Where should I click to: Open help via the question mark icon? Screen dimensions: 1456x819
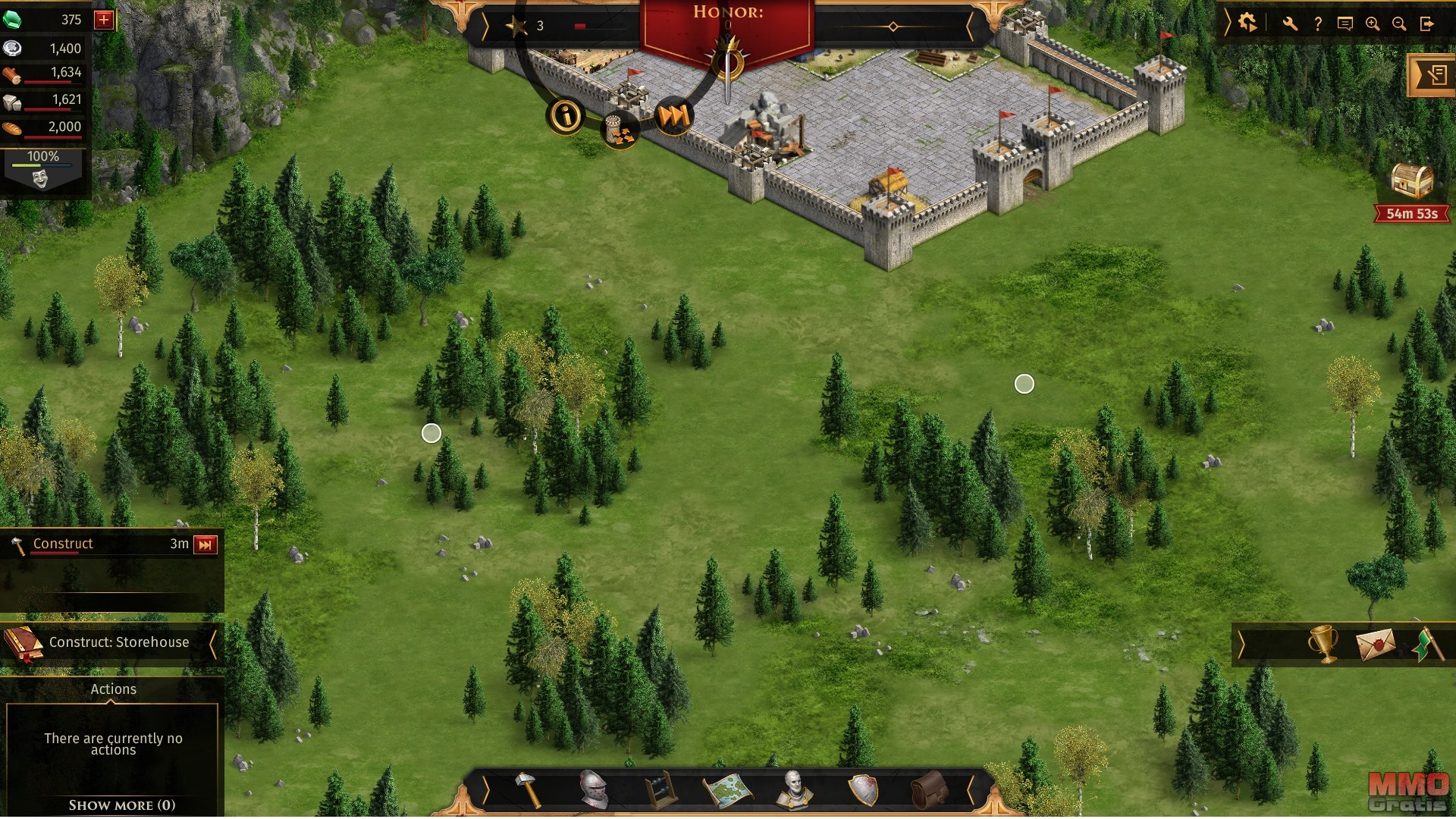(1318, 24)
